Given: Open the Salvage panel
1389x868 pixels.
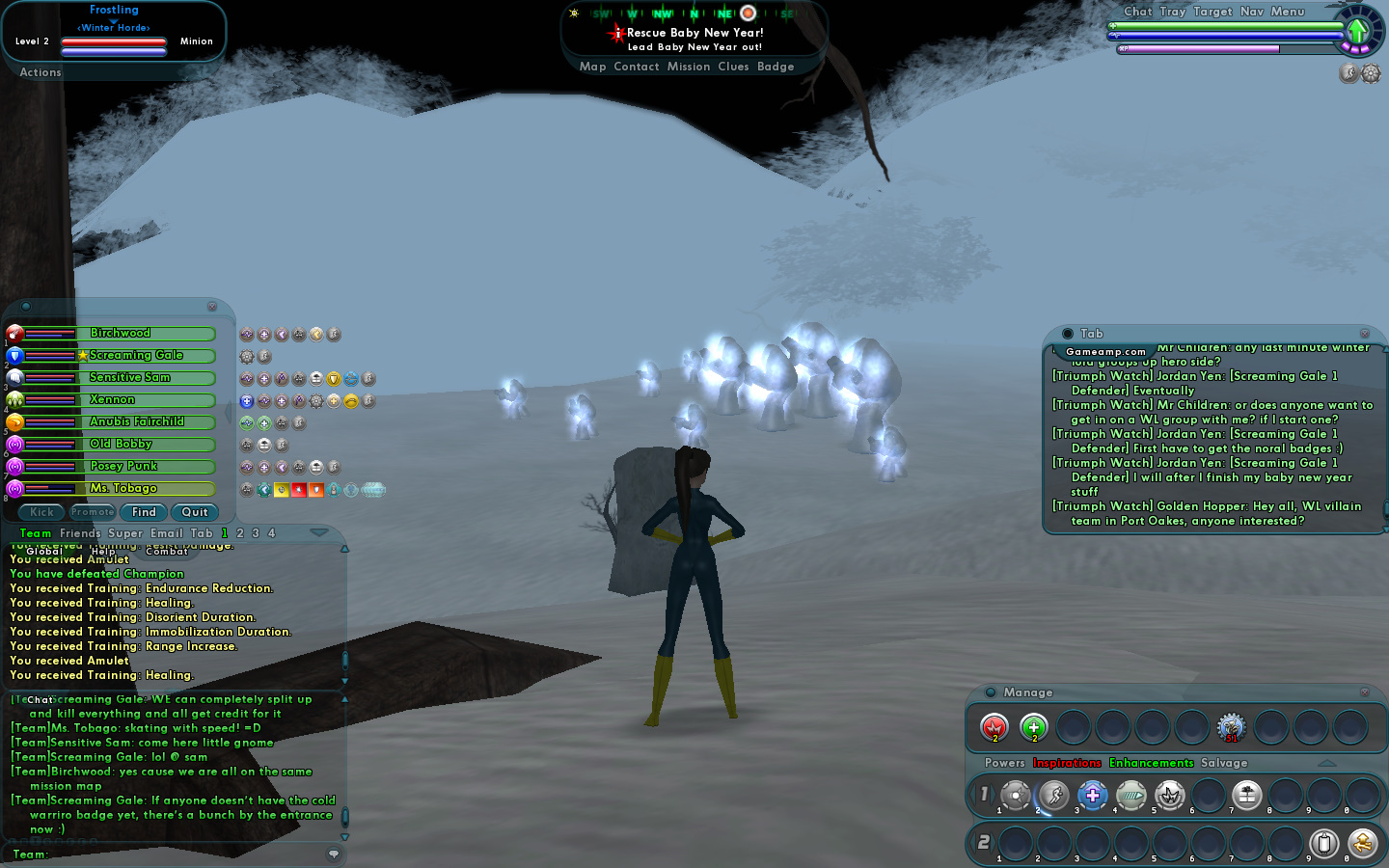Looking at the screenshot, I should coord(1224,763).
